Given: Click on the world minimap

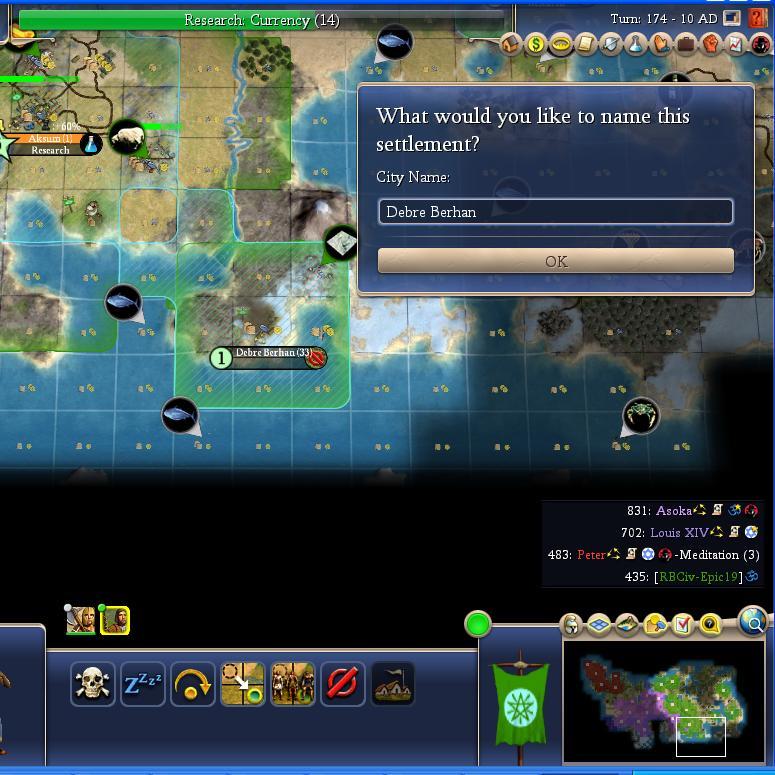Looking at the screenshot, I should [x=663, y=700].
